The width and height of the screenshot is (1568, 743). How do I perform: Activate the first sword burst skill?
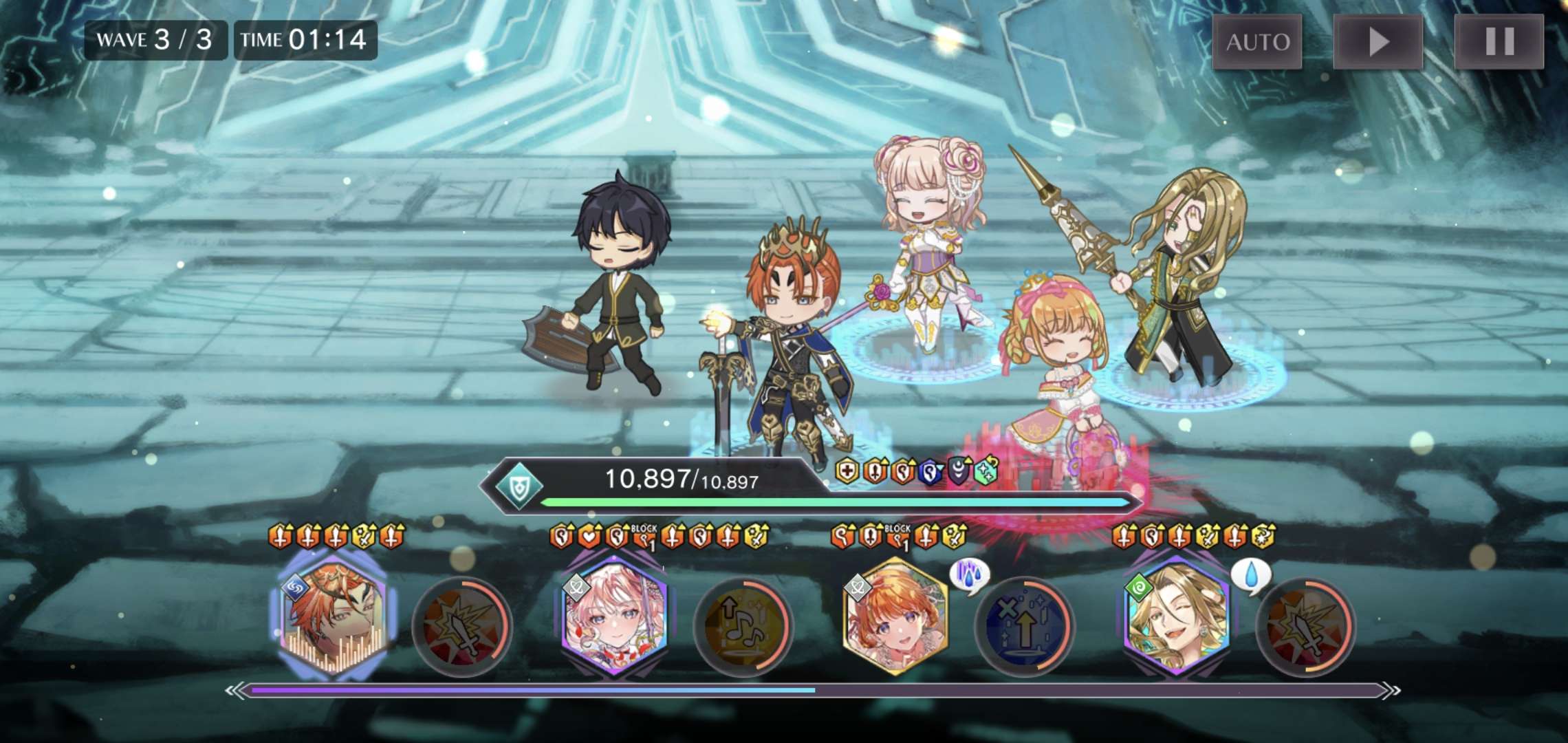point(462,626)
